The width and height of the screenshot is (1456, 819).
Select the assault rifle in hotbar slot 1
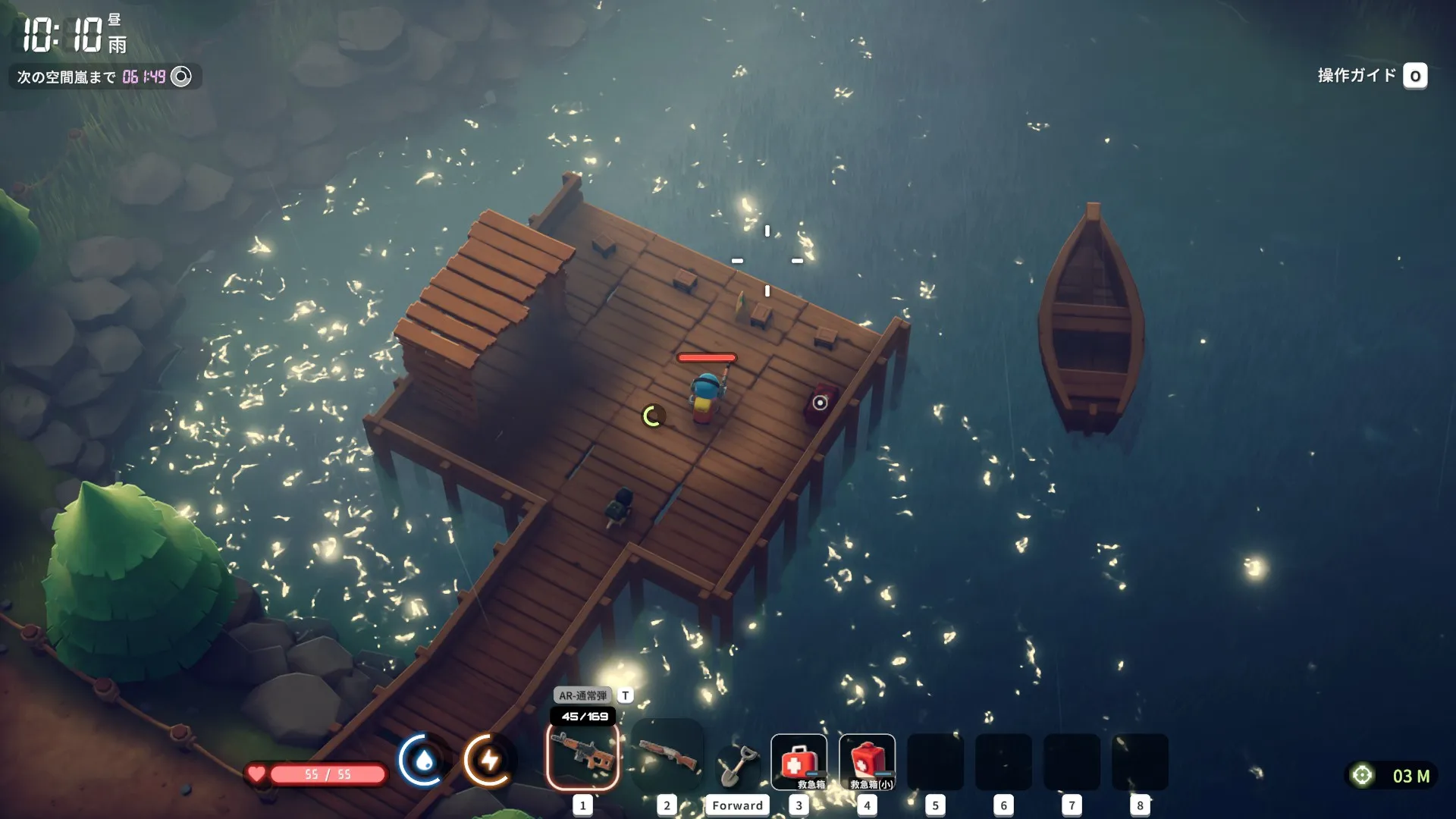[x=582, y=758]
